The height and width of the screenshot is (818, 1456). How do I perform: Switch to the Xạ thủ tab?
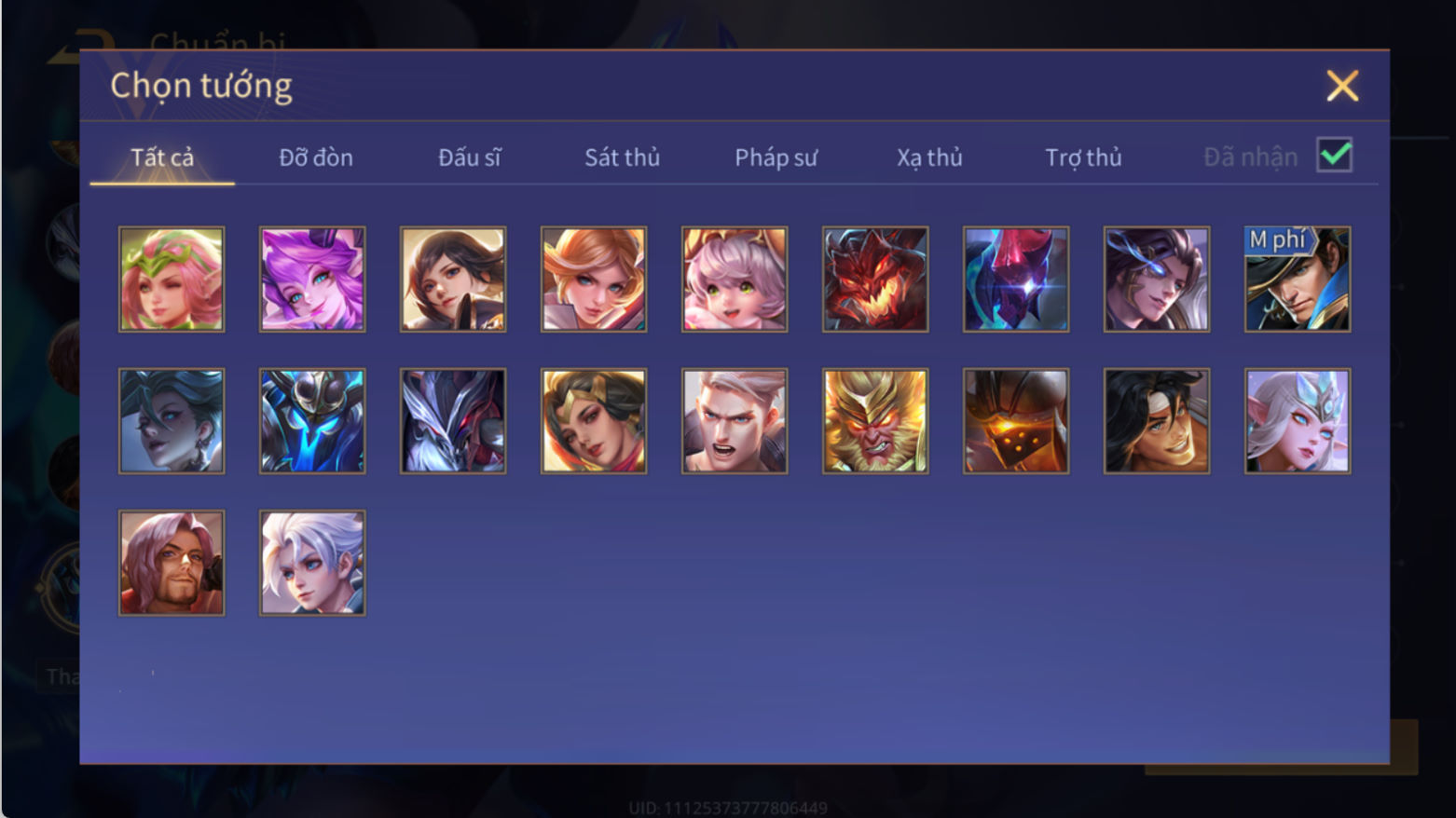coord(929,157)
